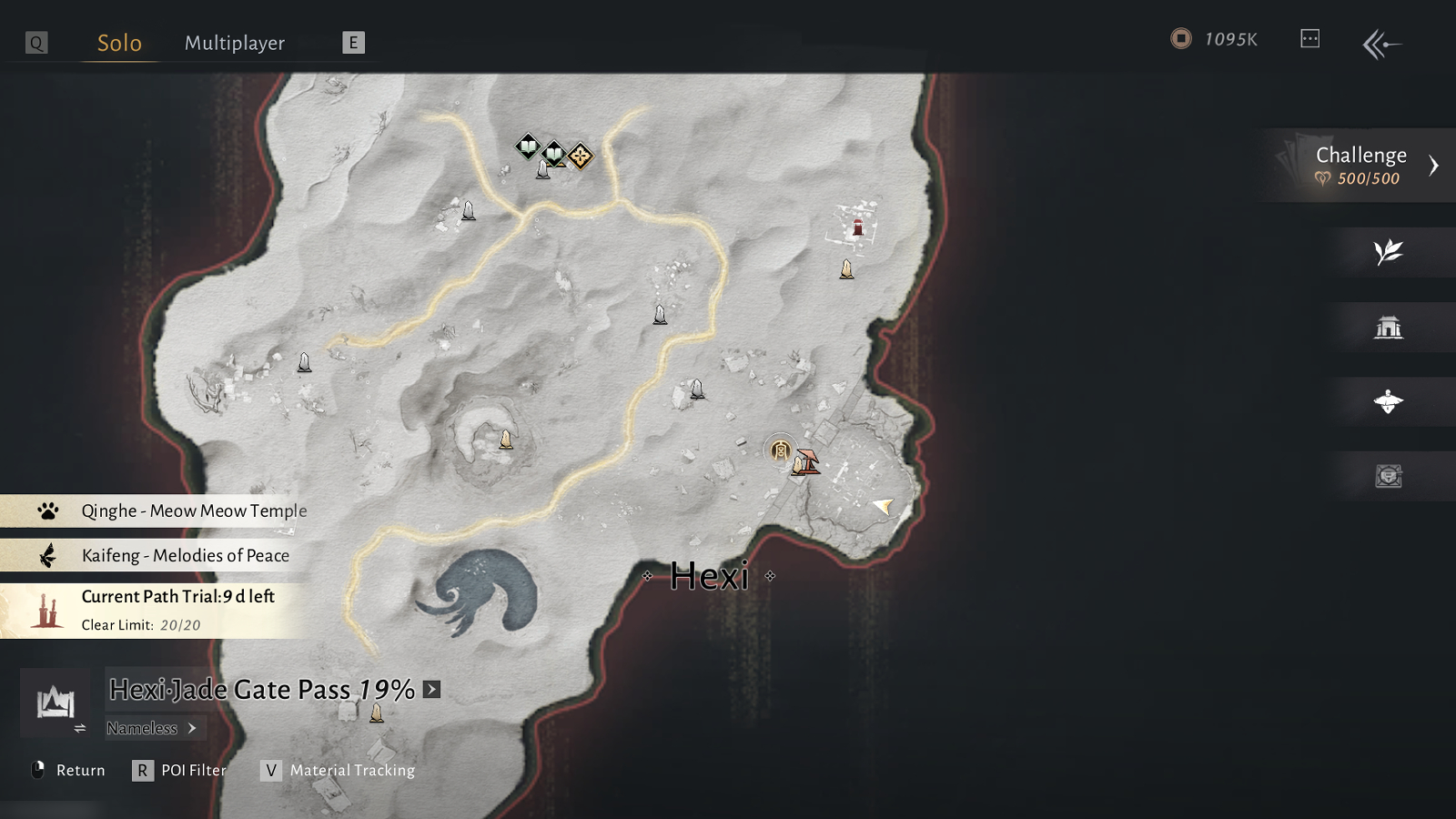Switch to the Solo tab
Screen dimensions: 1456x819
(x=119, y=43)
